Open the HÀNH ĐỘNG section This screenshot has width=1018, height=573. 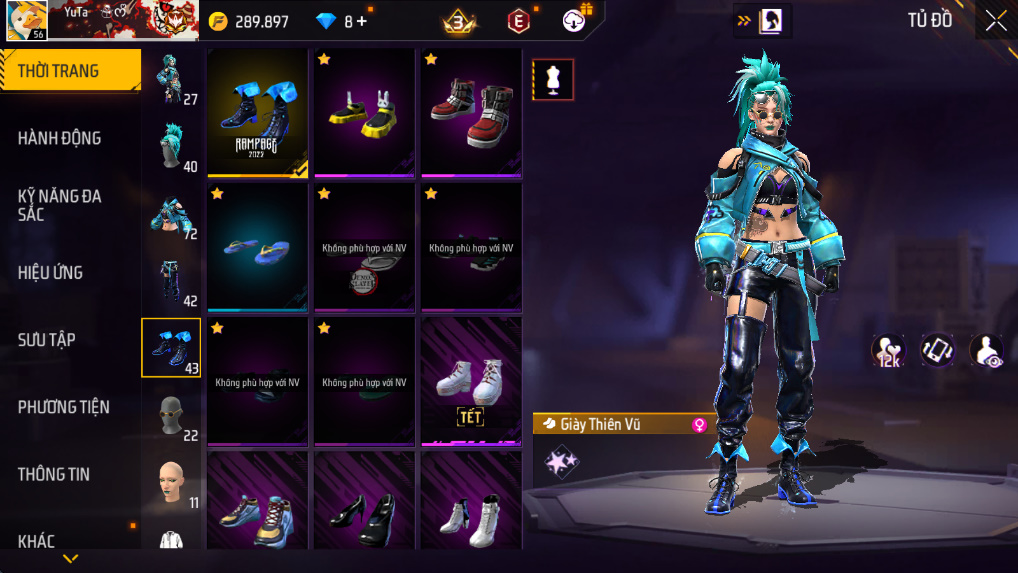pyautogui.click(x=60, y=138)
